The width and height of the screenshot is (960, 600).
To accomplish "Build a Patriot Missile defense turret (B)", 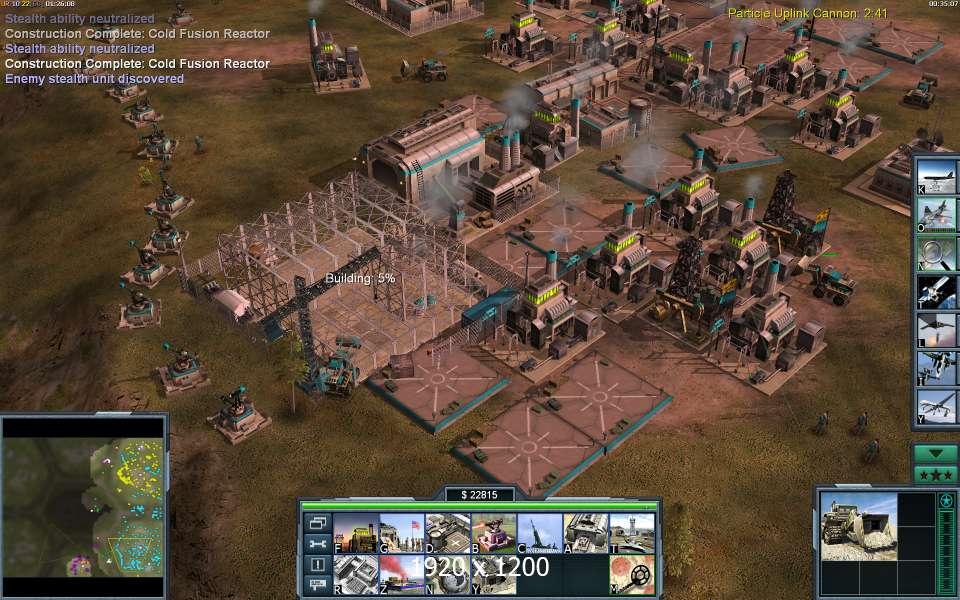I will click(x=493, y=533).
